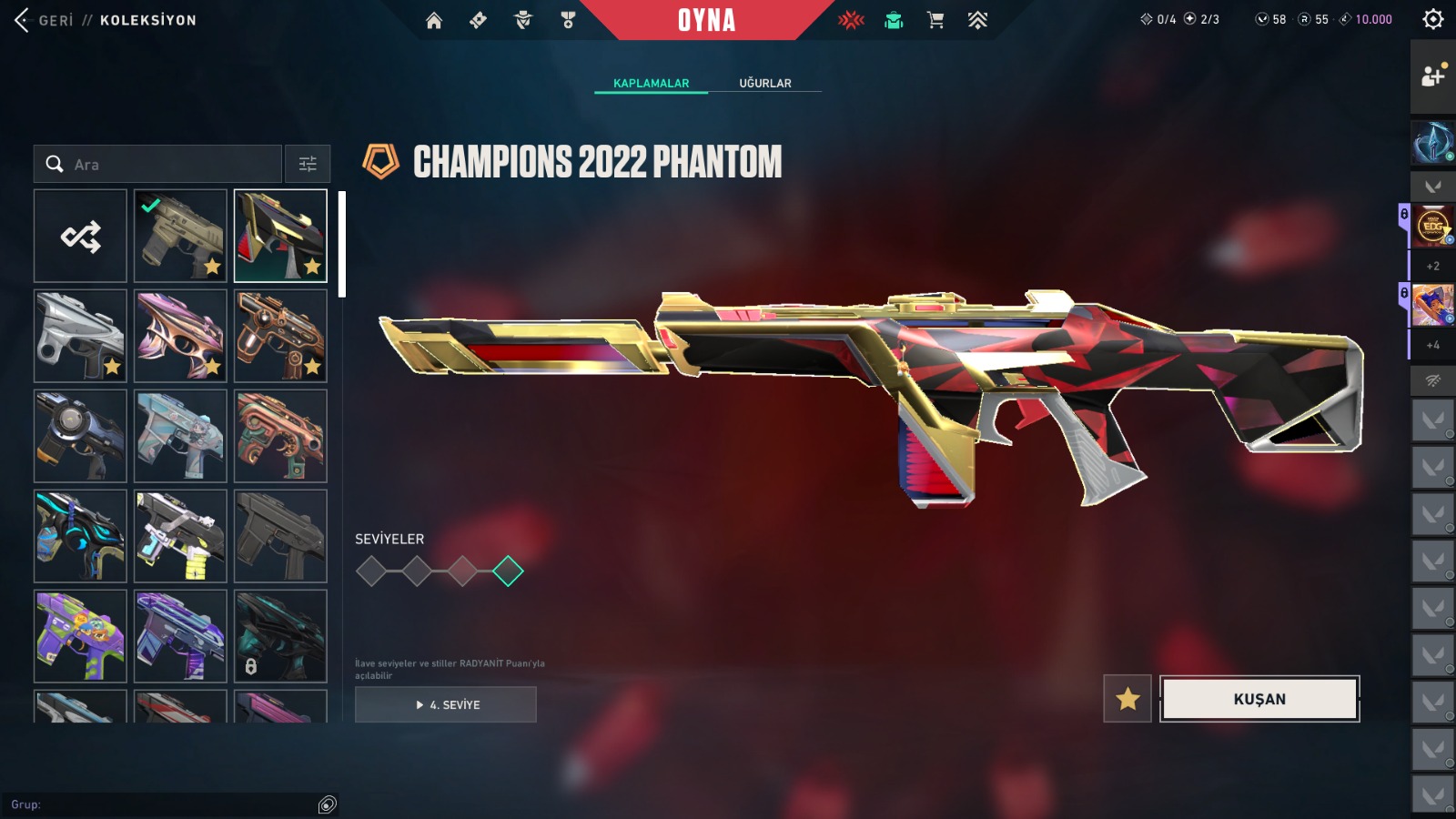Open the skin filter options button
The height and width of the screenshot is (819, 1456).
tap(308, 165)
